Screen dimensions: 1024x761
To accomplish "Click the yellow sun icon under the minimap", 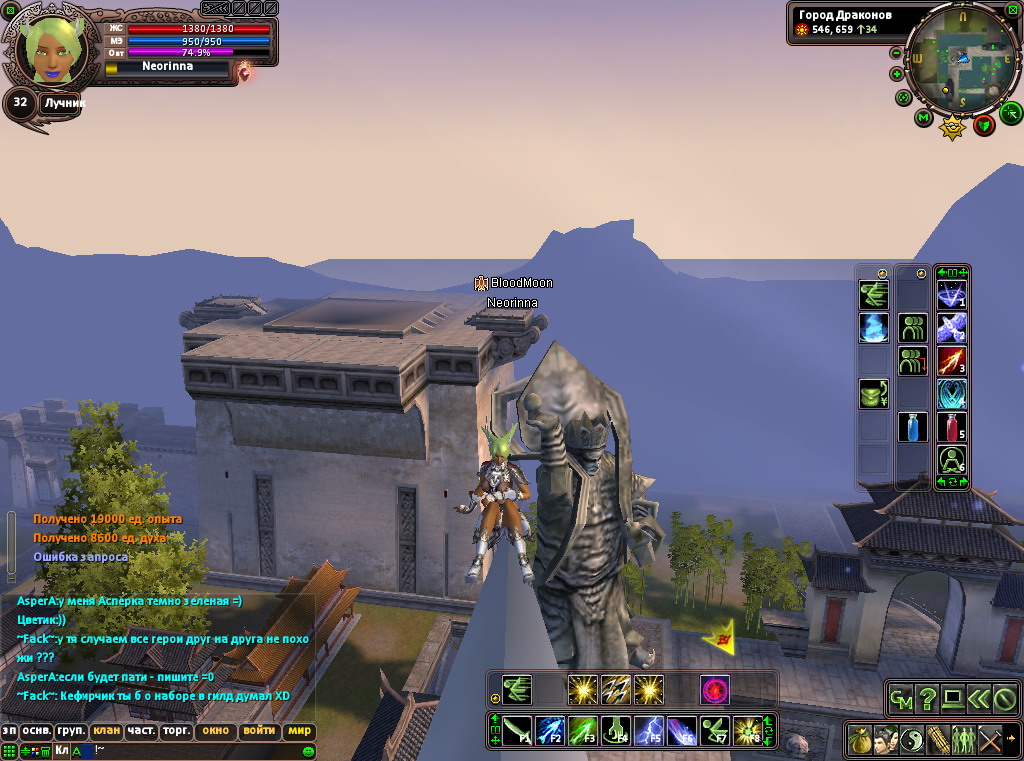I will (953, 127).
